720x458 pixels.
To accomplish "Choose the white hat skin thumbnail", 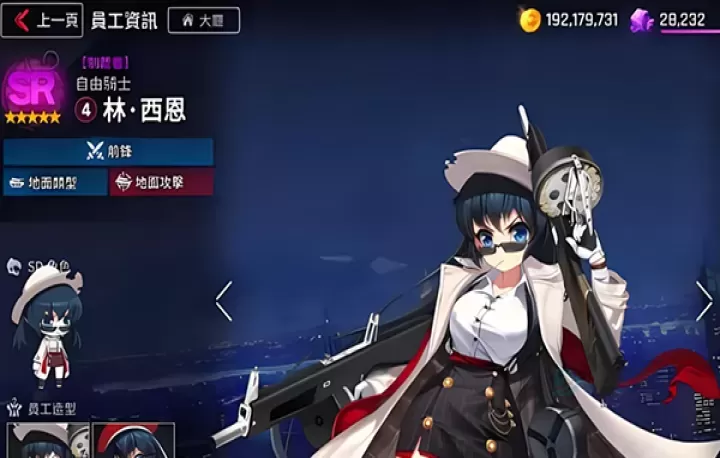I will 47,440.
